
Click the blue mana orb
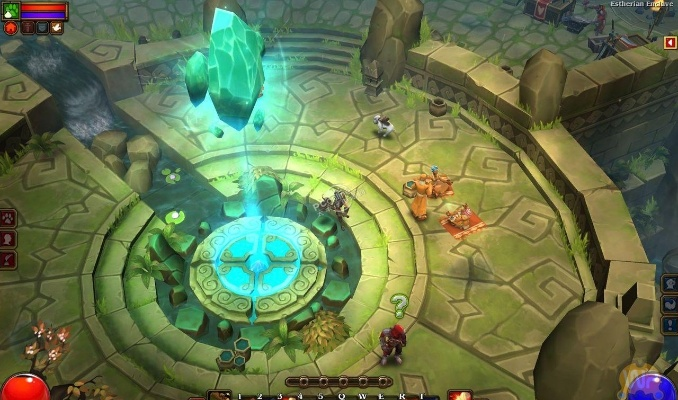click(x=651, y=389)
